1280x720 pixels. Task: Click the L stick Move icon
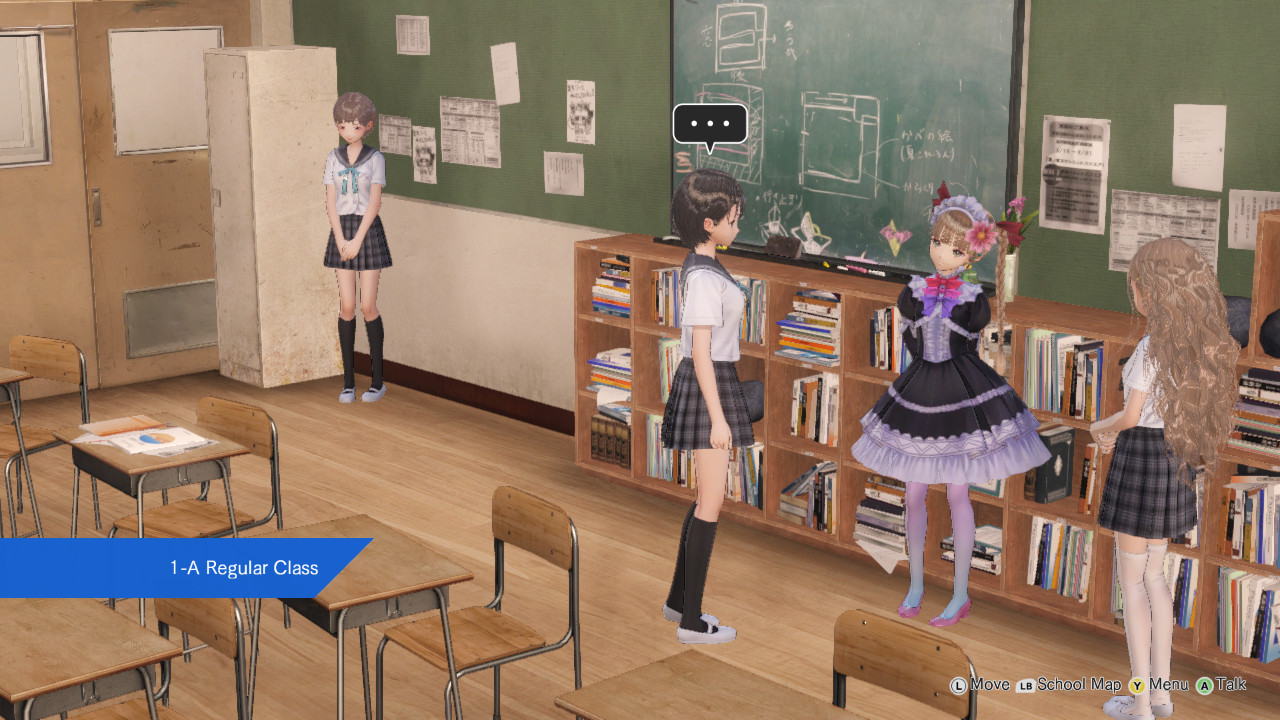pyautogui.click(x=959, y=685)
